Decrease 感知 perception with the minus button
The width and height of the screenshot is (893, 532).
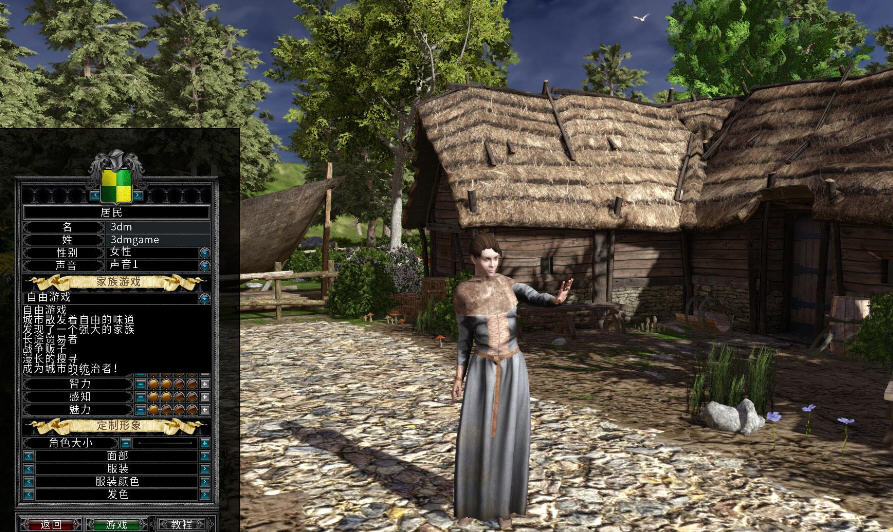140,396
